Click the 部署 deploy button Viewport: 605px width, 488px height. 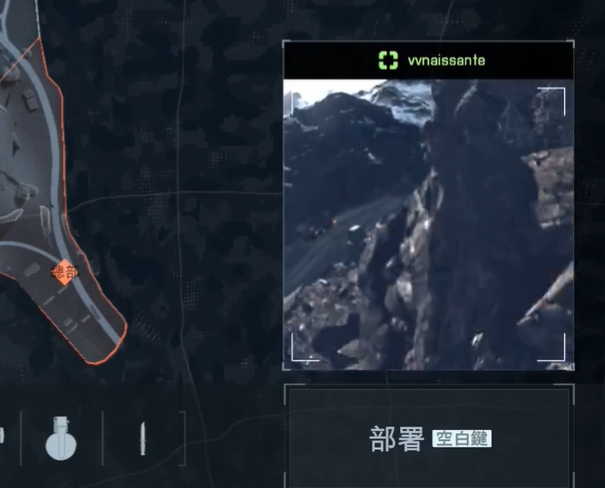point(428,439)
